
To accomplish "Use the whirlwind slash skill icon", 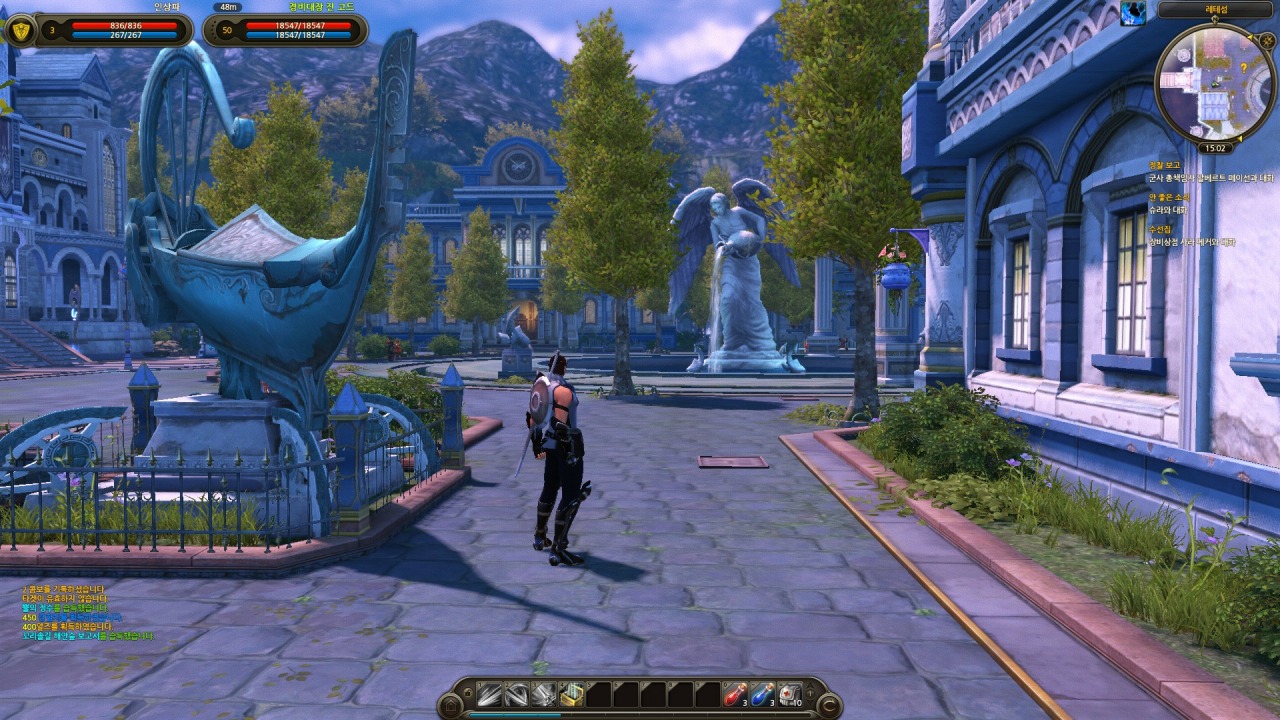I will [x=516, y=694].
